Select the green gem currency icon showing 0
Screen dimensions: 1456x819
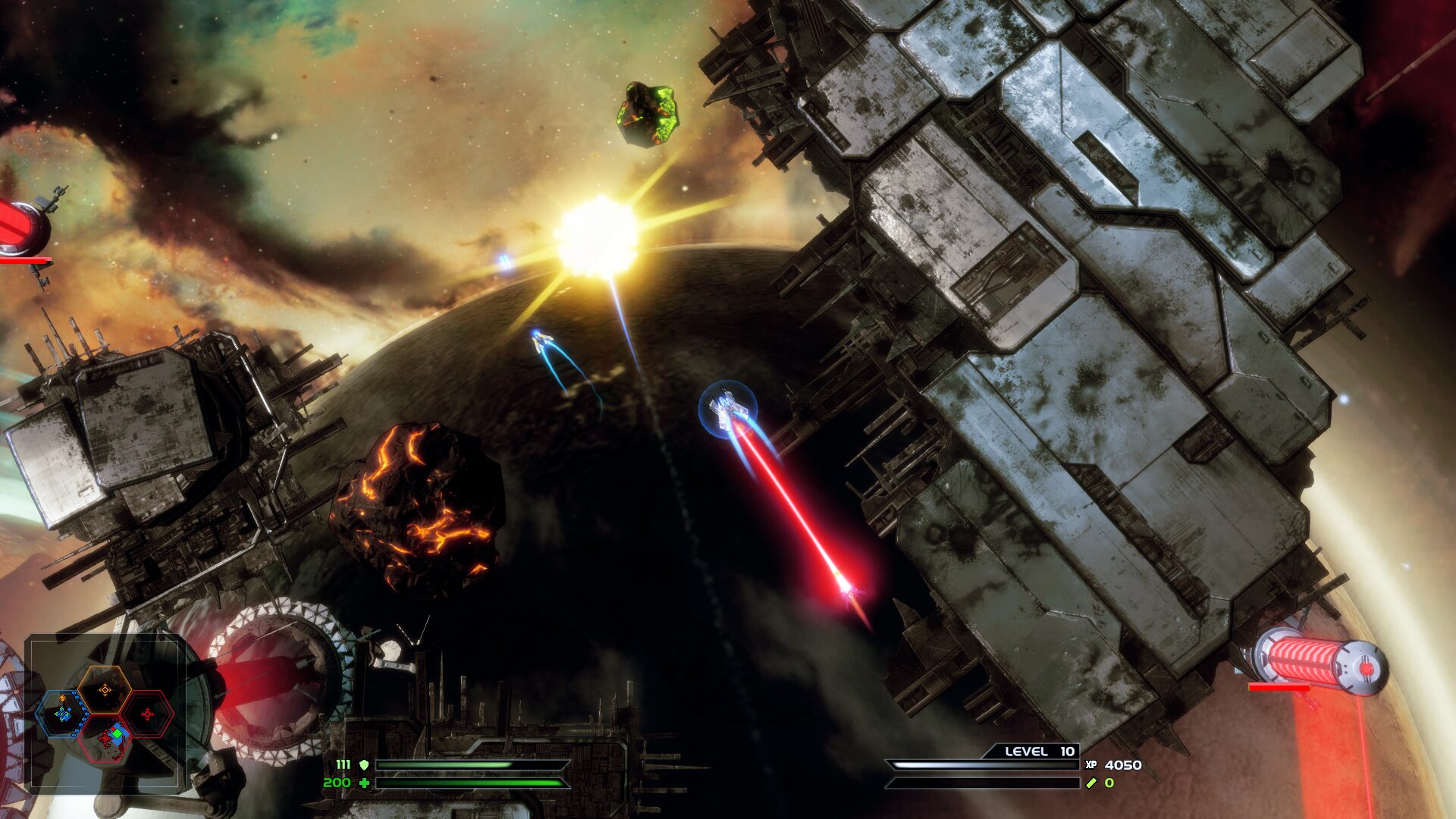pyautogui.click(x=1090, y=783)
